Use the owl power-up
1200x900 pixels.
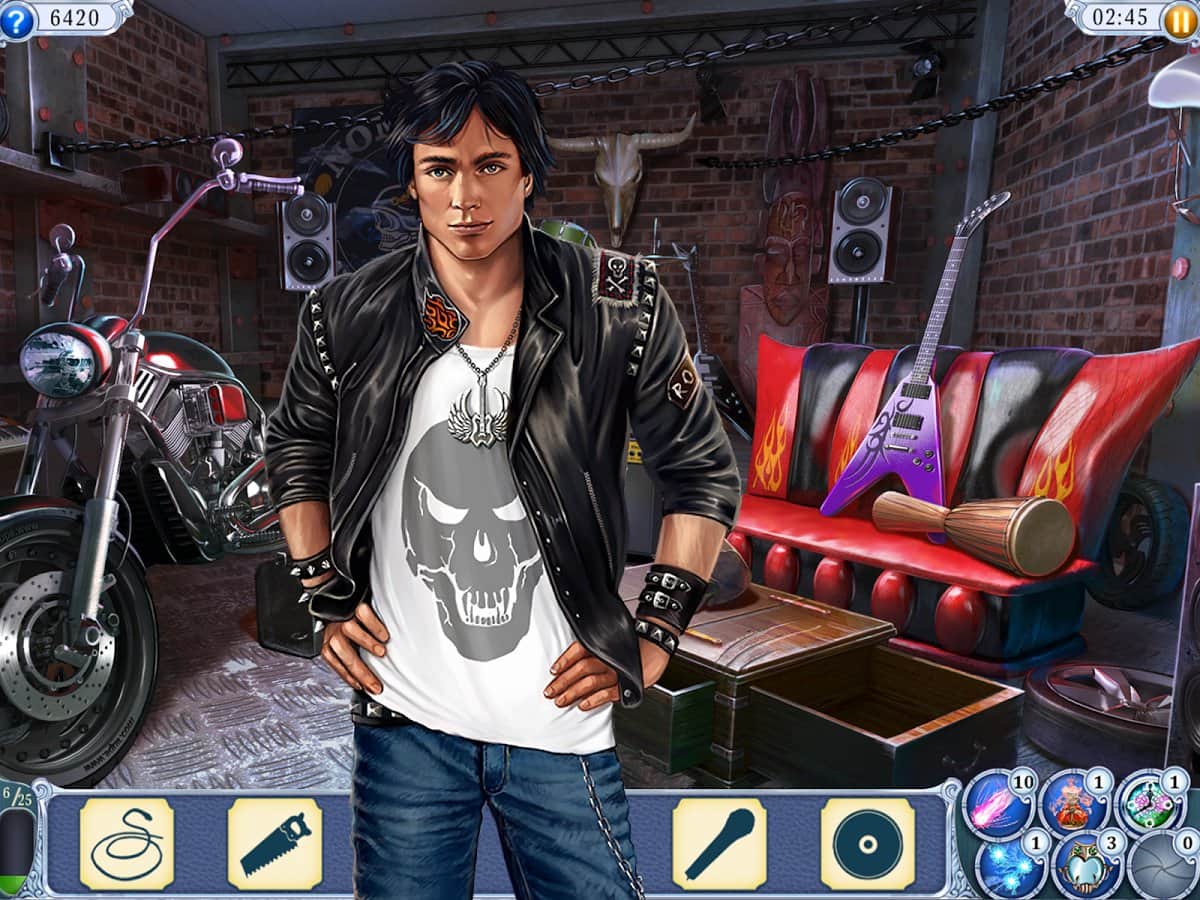[x=1085, y=866]
